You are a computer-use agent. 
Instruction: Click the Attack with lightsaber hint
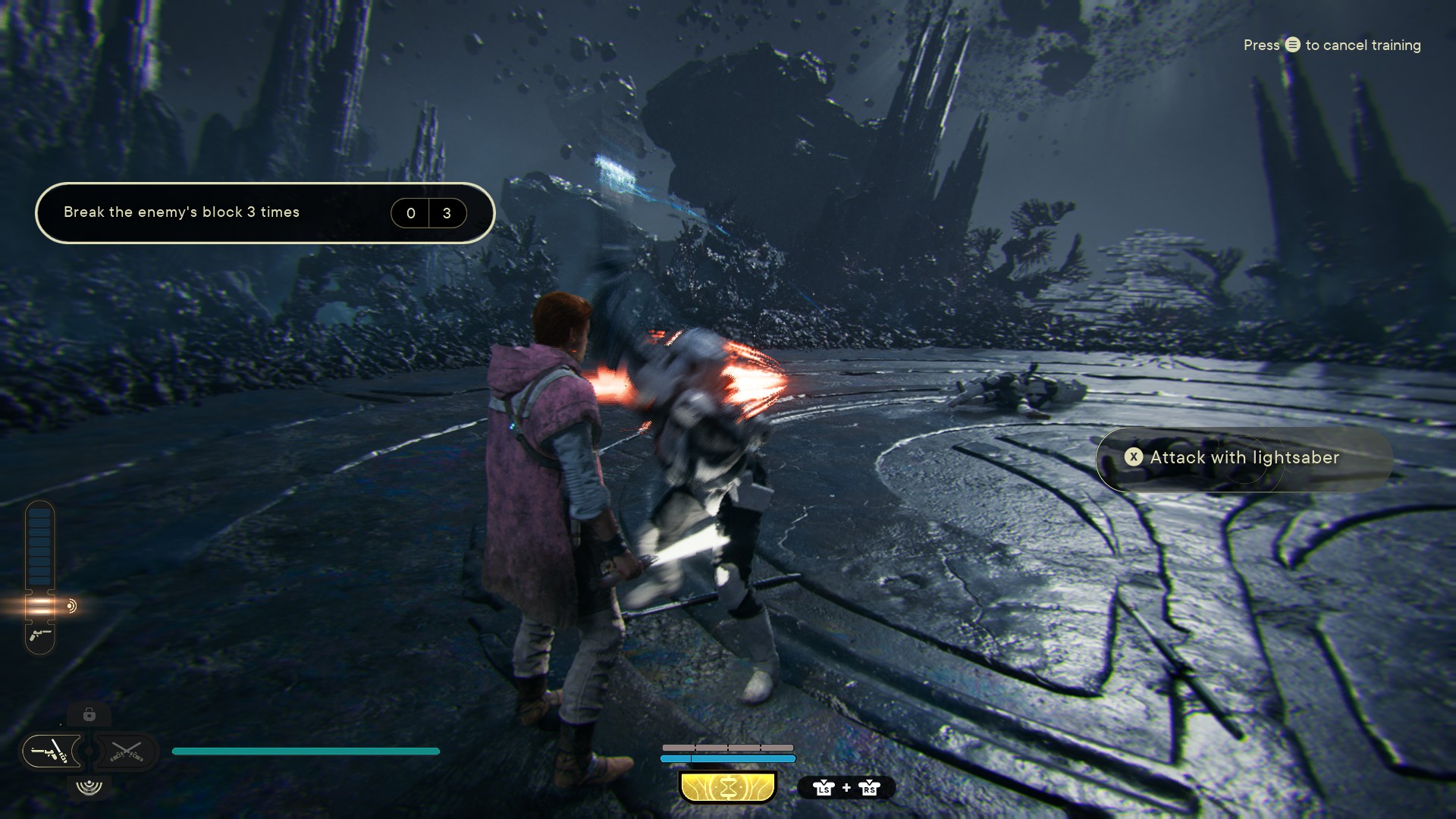tap(1244, 457)
